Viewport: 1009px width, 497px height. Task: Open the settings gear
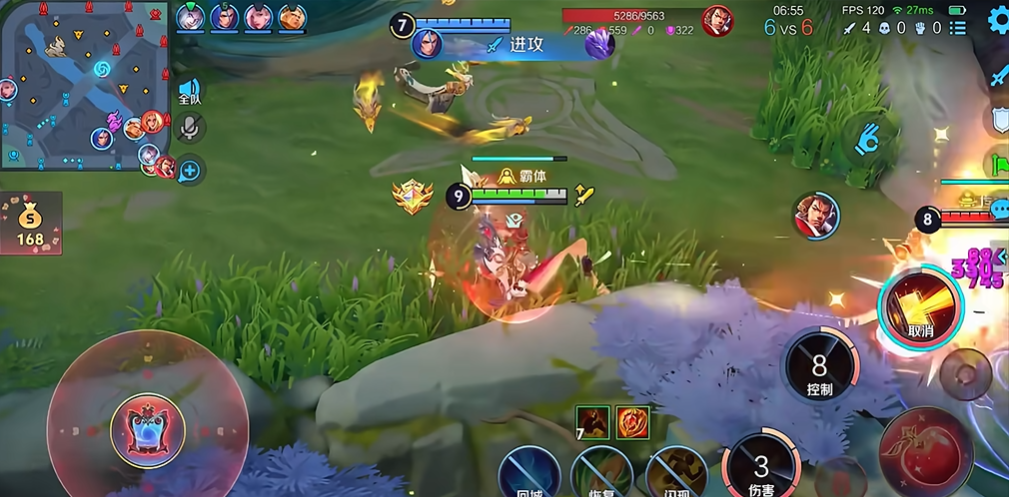[x=998, y=20]
